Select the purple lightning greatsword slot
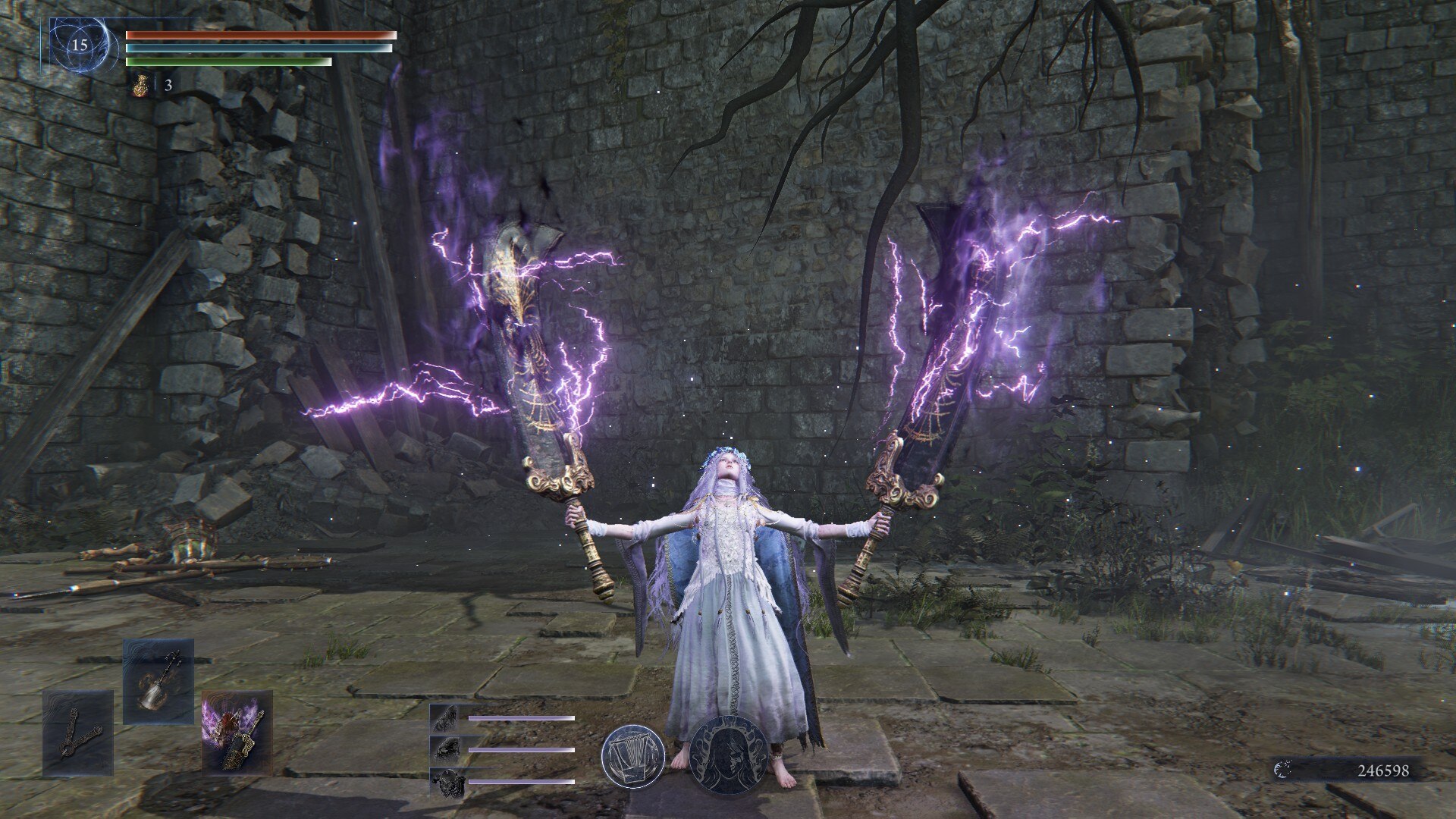Image resolution: width=1456 pixels, height=819 pixels. pyautogui.click(x=237, y=733)
